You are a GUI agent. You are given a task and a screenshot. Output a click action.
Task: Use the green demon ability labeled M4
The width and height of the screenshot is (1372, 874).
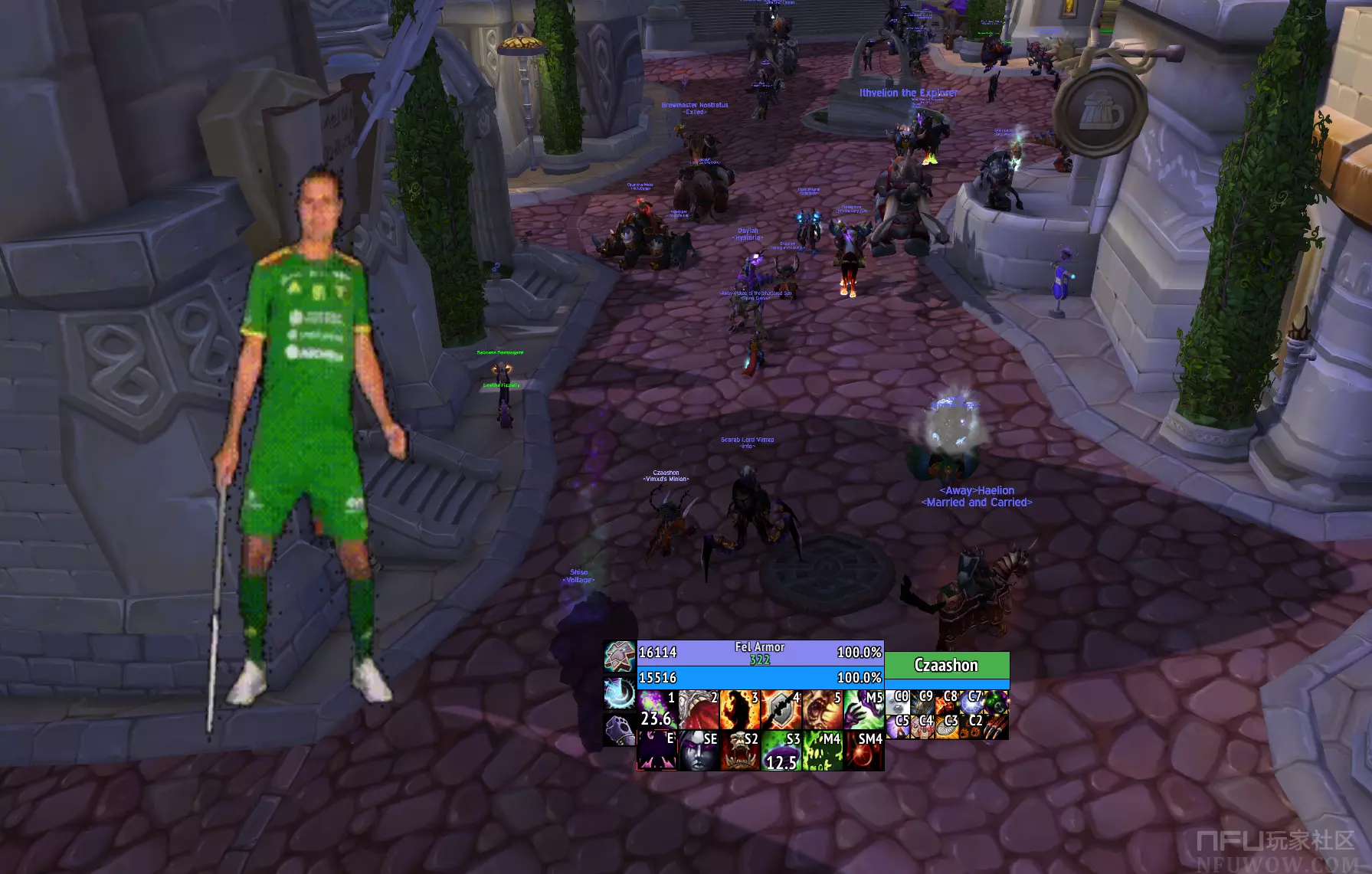(823, 751)
